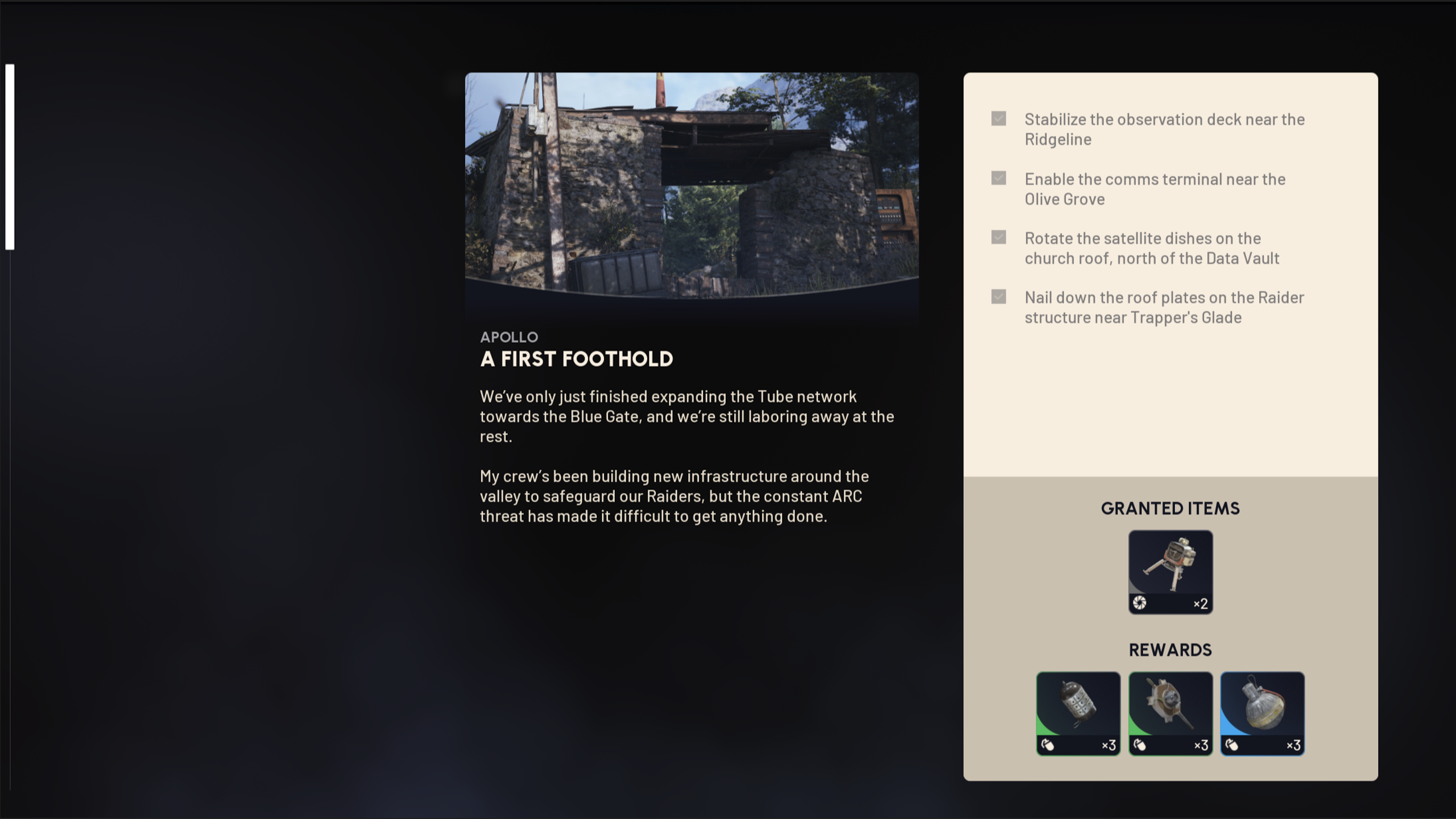Image resolution: width=1456 pixels, height=819 pixels.
Task: Click the quest location preview image
Action: coord(692,188)
